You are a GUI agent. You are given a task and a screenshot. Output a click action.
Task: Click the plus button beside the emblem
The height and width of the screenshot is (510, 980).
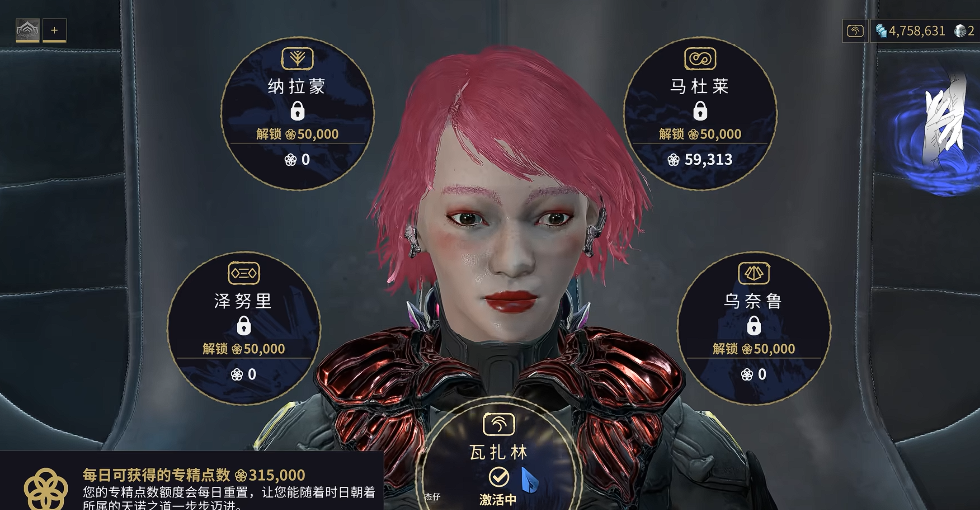click(54, 30)
